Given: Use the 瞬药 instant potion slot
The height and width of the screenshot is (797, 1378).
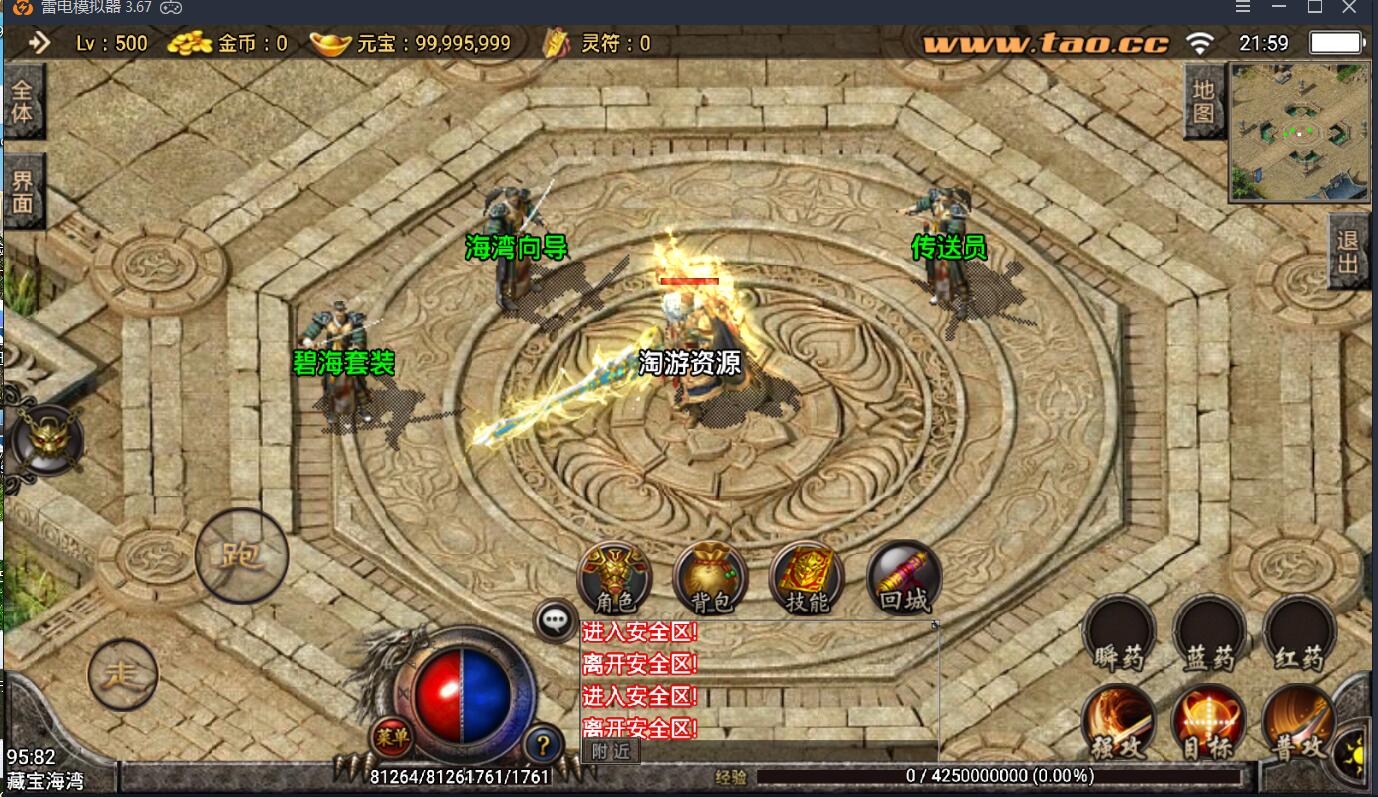Looking at the screenshot, I should tap(1119, 633).
